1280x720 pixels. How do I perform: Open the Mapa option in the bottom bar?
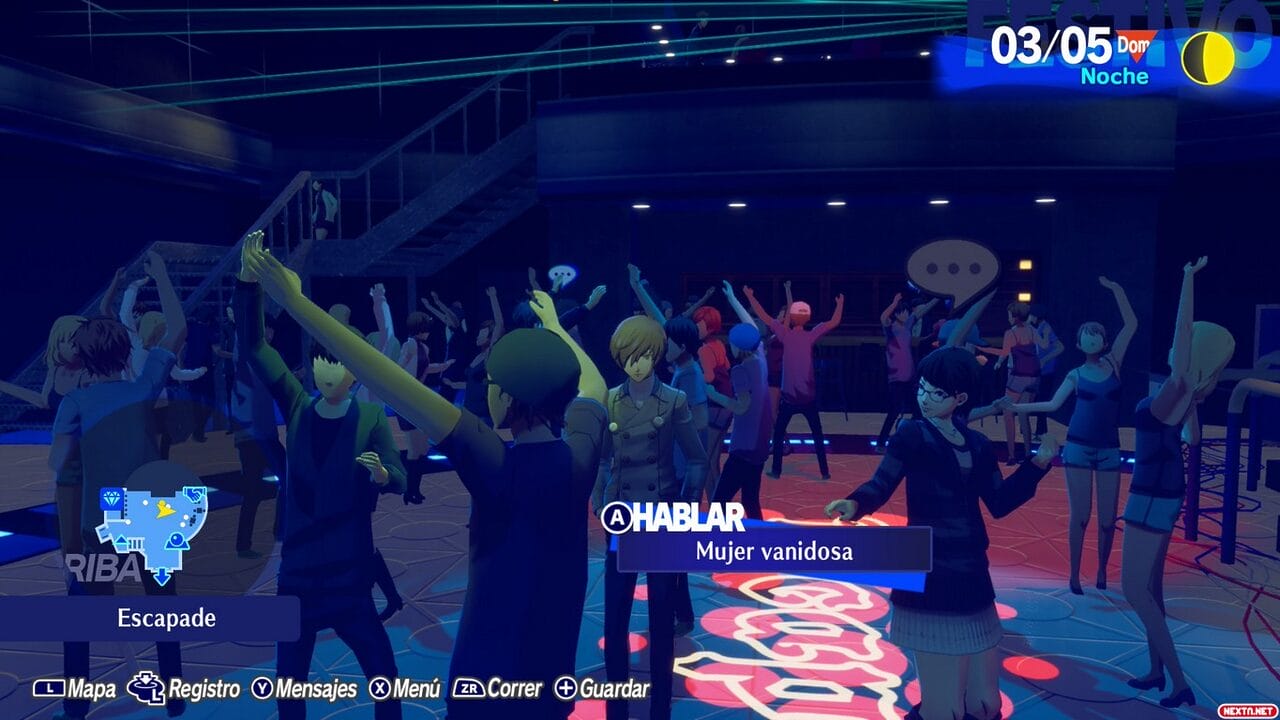coord(76,689)
